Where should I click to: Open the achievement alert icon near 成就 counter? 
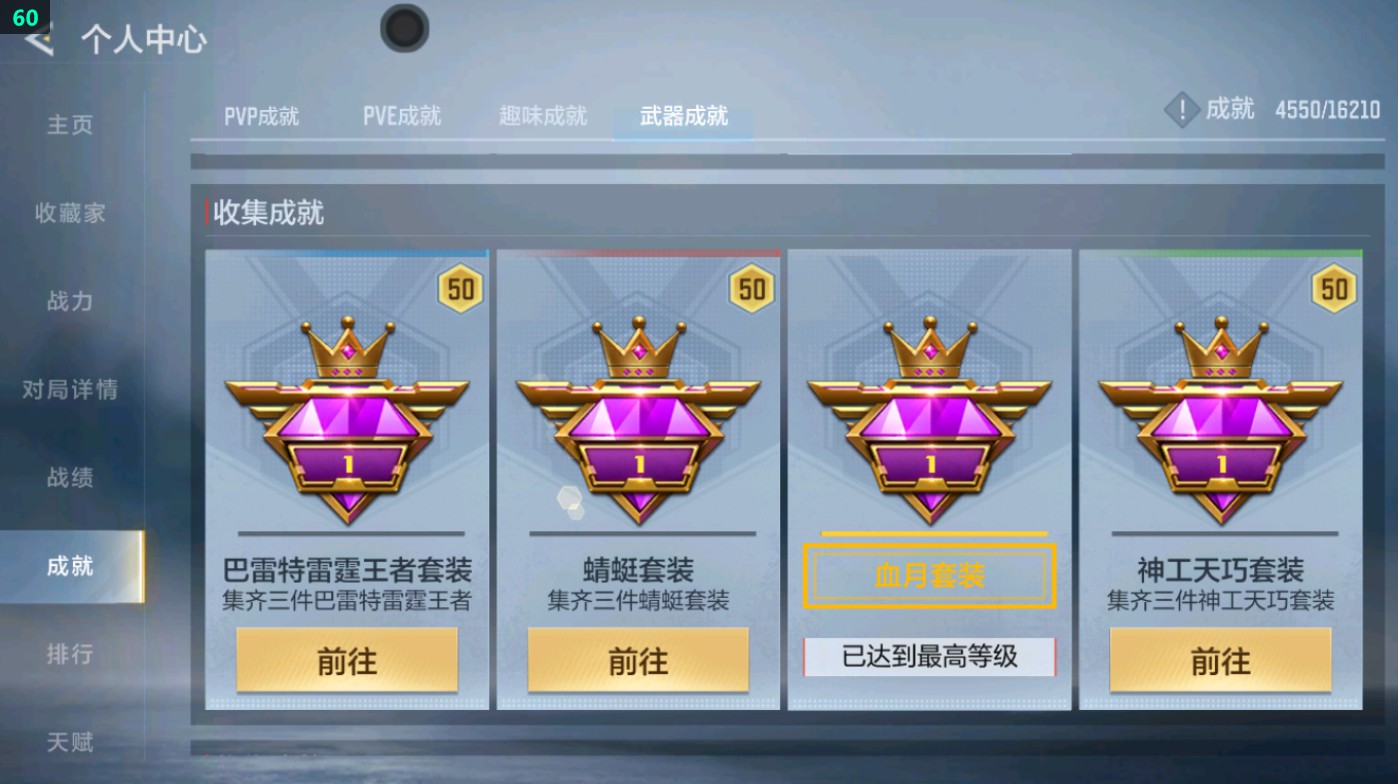1182,110
